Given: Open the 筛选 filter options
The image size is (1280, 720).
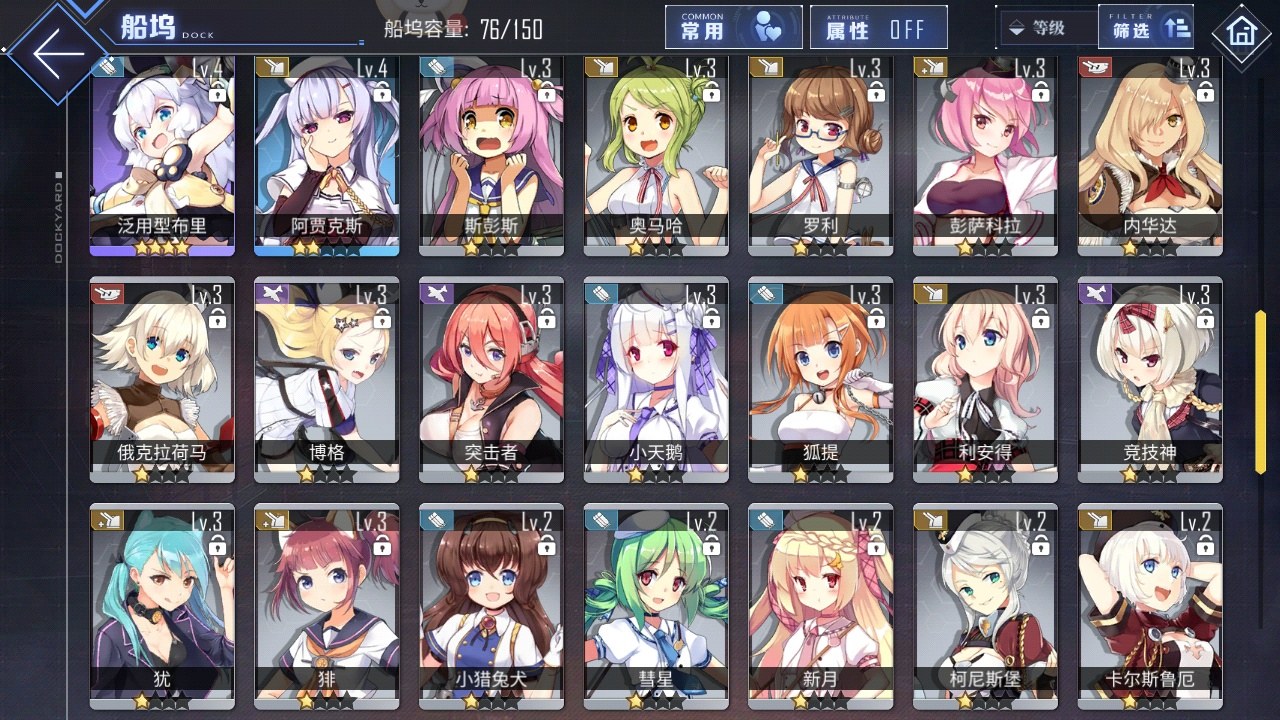Looking at the screenshot, I should 1147,28.
